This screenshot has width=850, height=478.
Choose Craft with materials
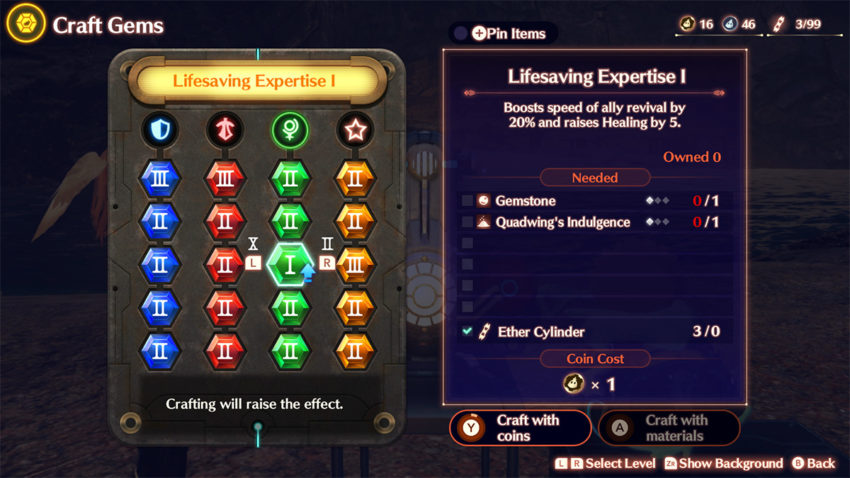668,427
